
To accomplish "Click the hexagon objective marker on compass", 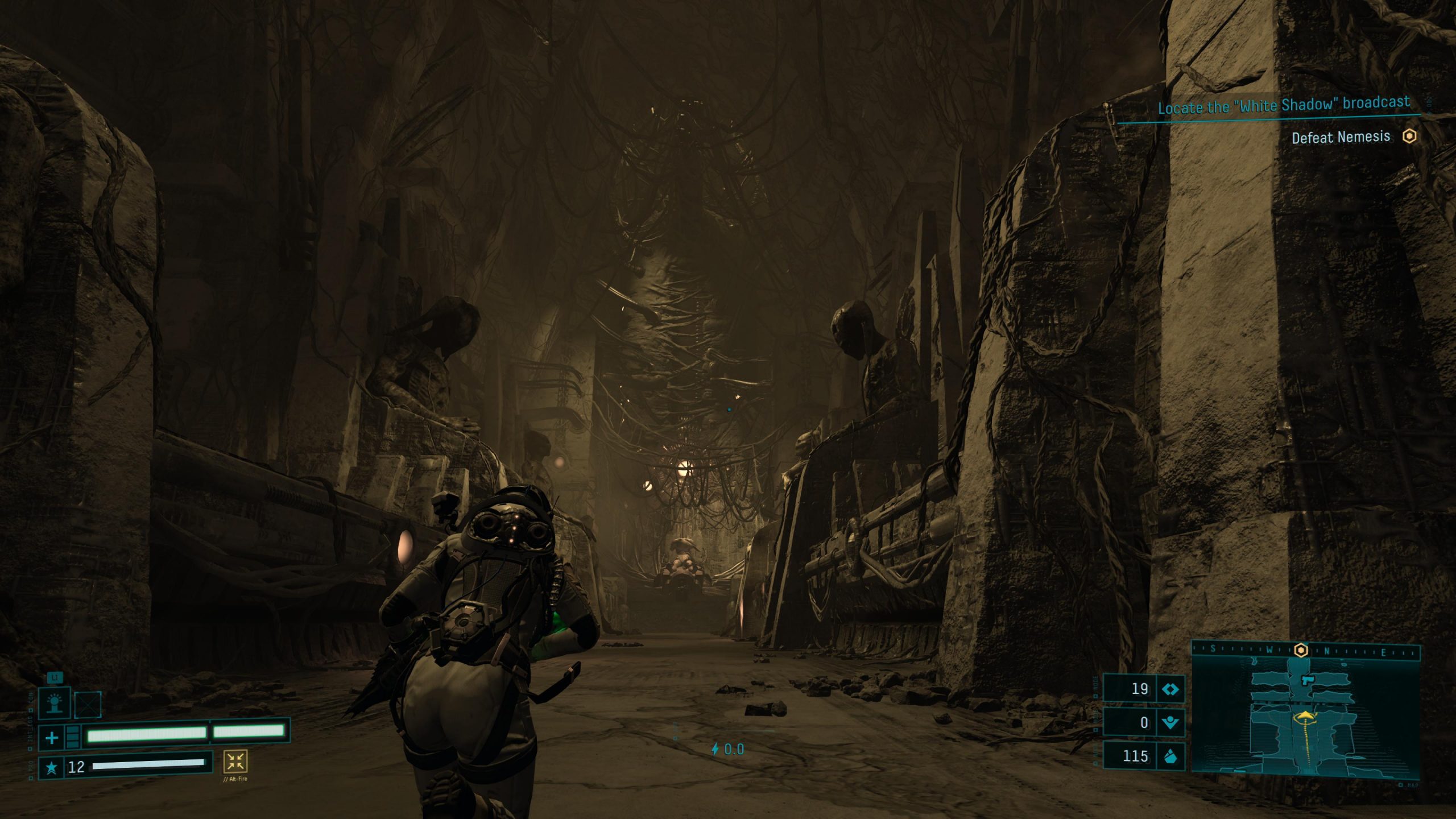I will tap(1301, 650).
